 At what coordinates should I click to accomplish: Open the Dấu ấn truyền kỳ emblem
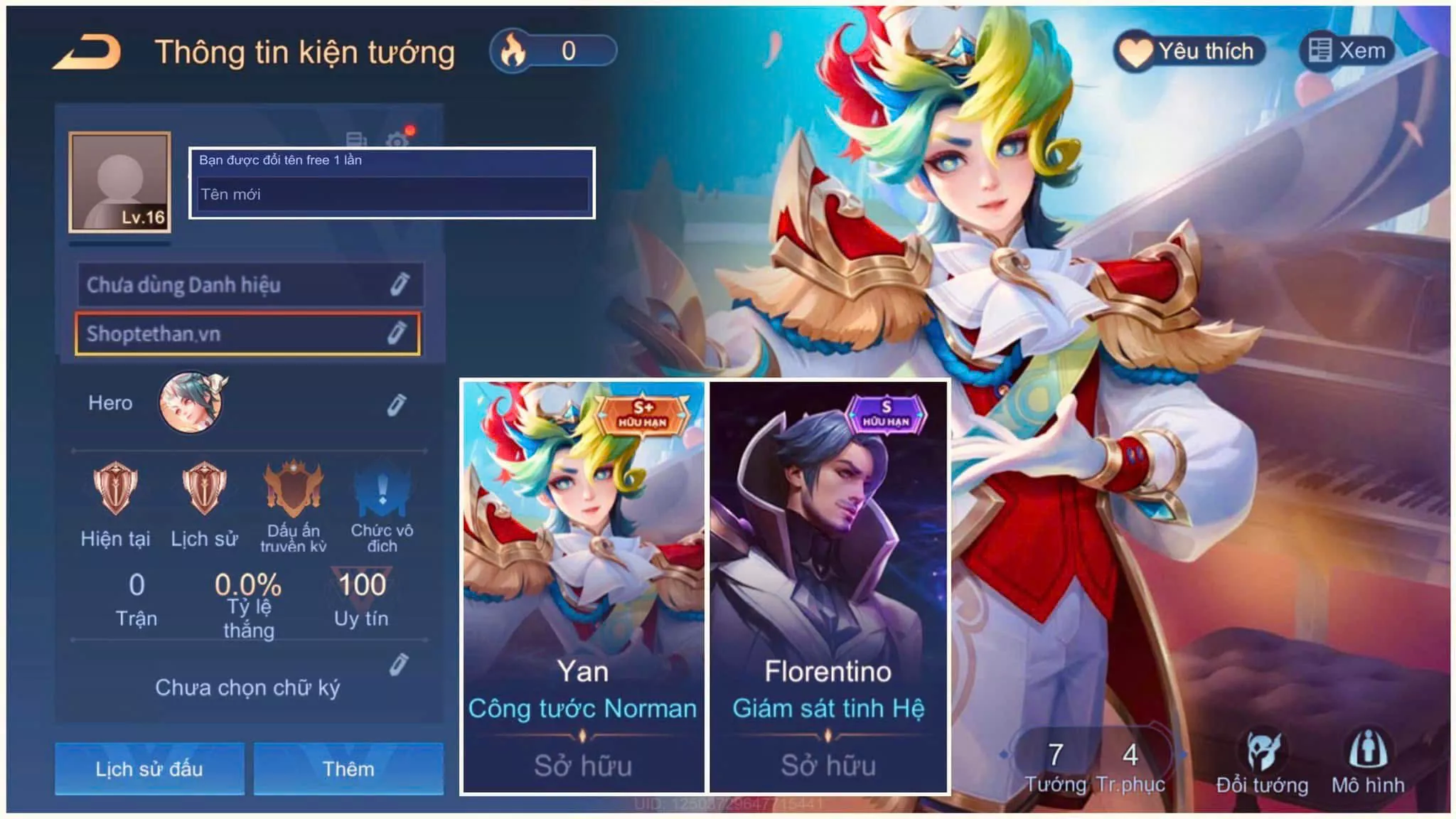(x=293, y=488)
